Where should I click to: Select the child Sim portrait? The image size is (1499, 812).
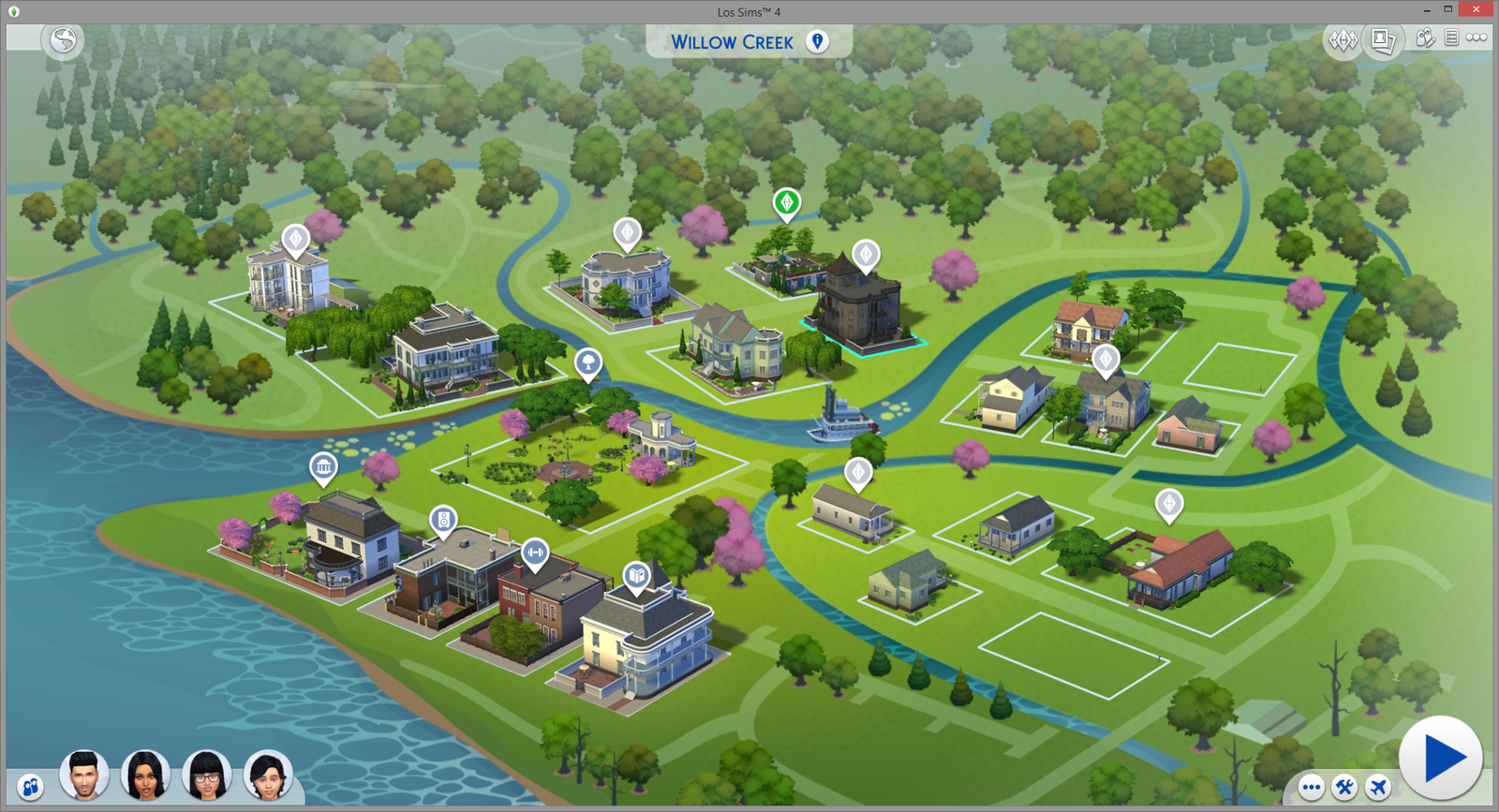268,775
